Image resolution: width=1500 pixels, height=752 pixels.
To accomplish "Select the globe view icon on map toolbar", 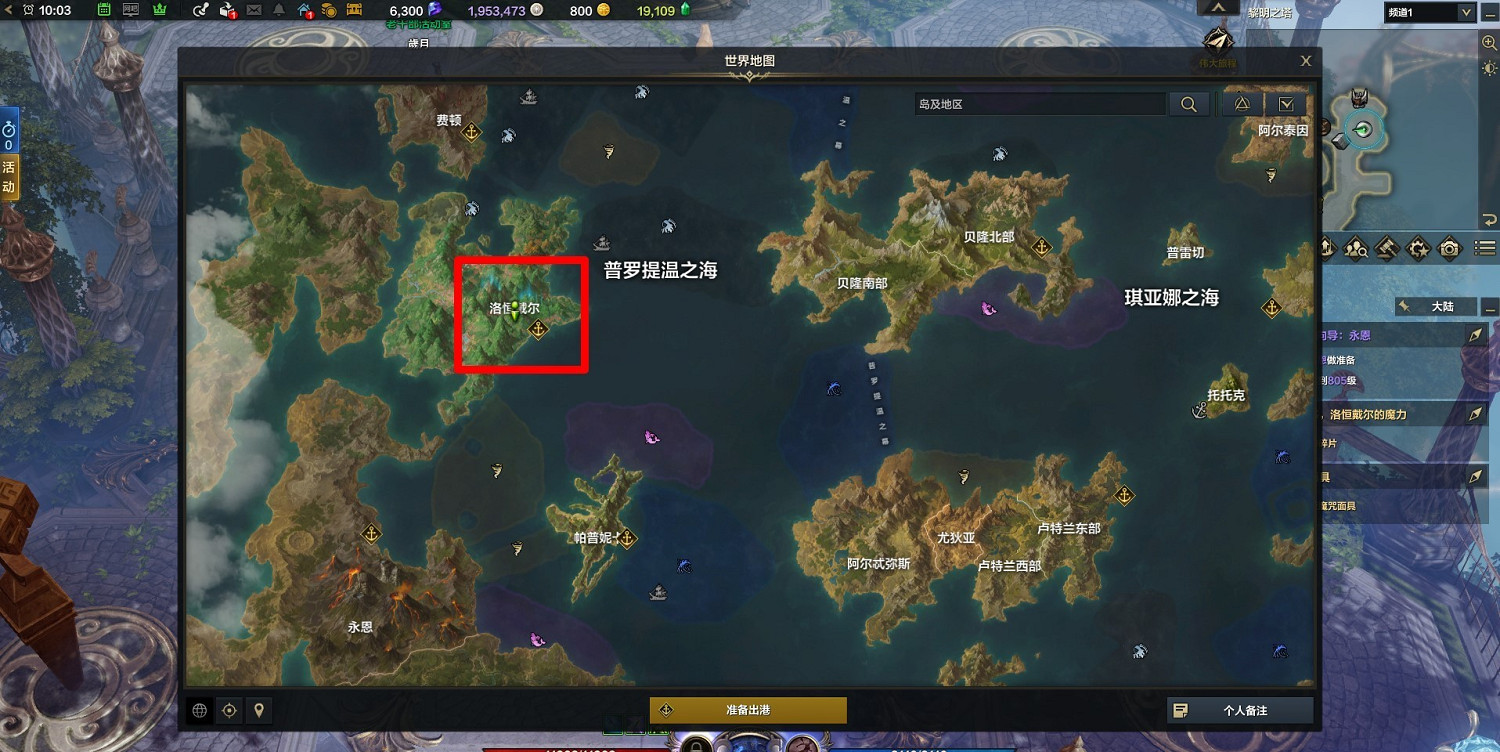I will tap(199, 709).
